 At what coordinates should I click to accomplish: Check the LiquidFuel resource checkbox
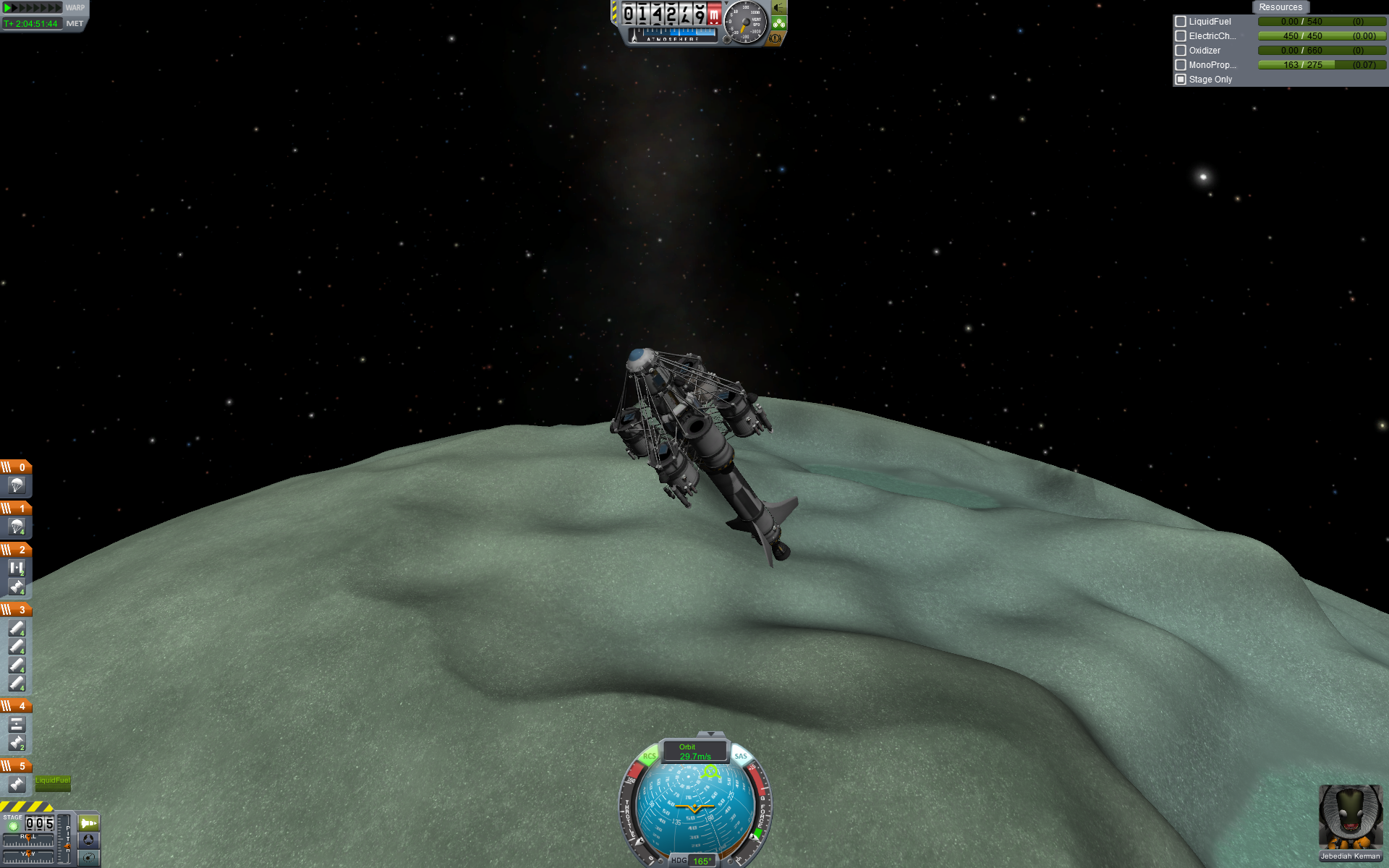click(1181, 22)
